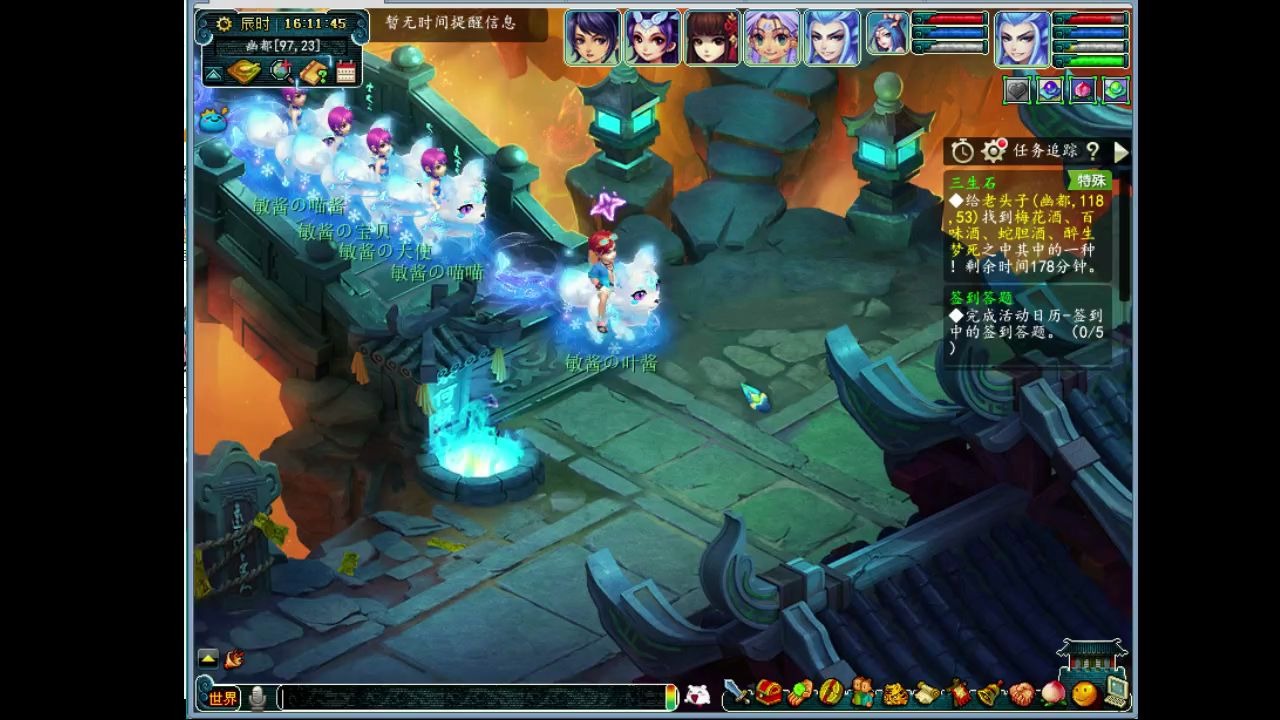Open the scroll quest log icon
Screen dimensions: 1280x720
tap(926, 692)
